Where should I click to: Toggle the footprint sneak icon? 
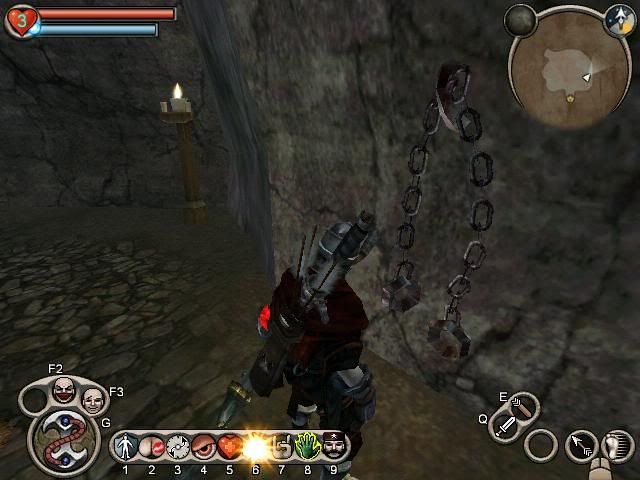pyautogui.click(x=616, y=445)
